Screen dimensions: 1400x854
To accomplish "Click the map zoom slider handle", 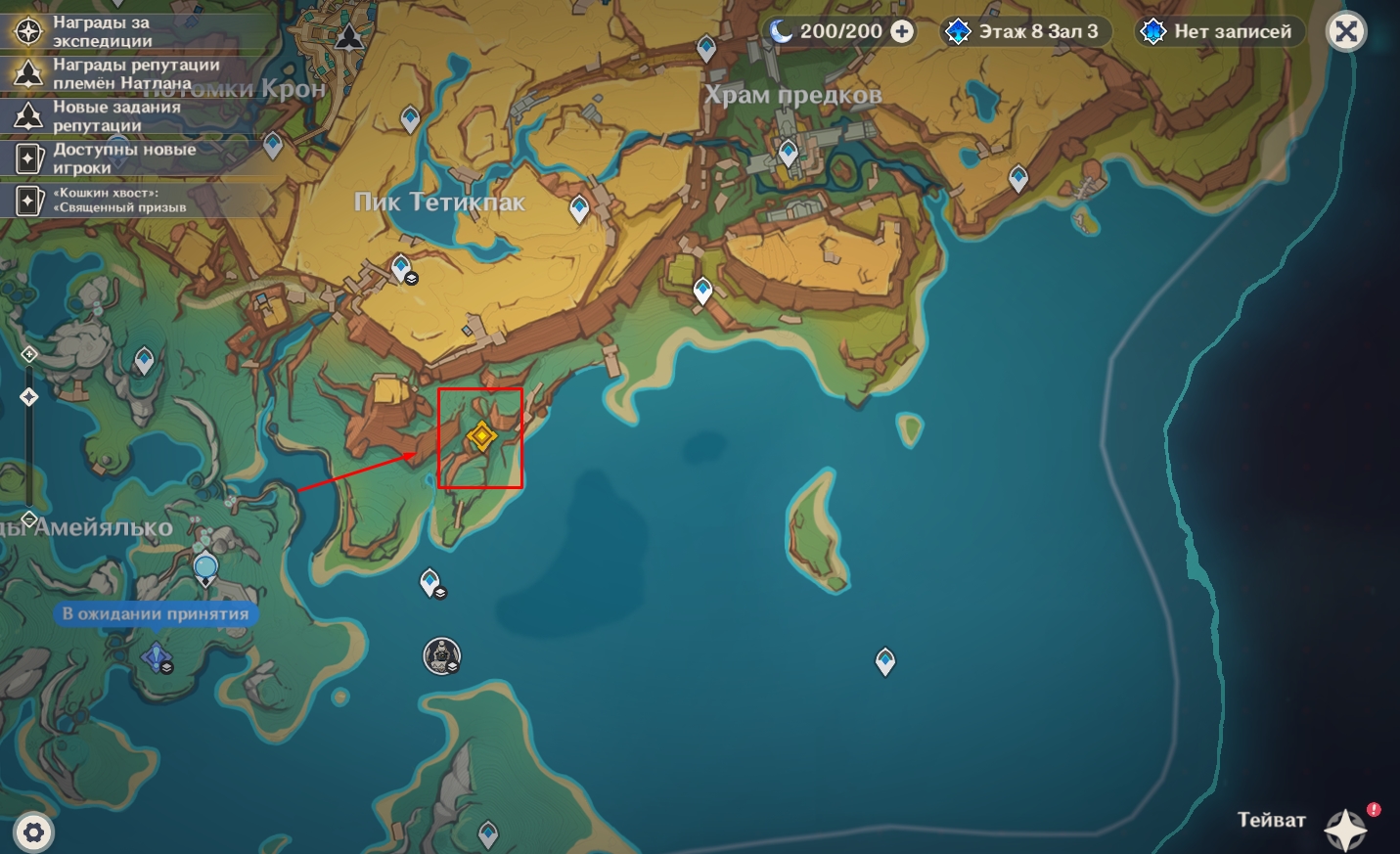I will click(x=29, y=396).
